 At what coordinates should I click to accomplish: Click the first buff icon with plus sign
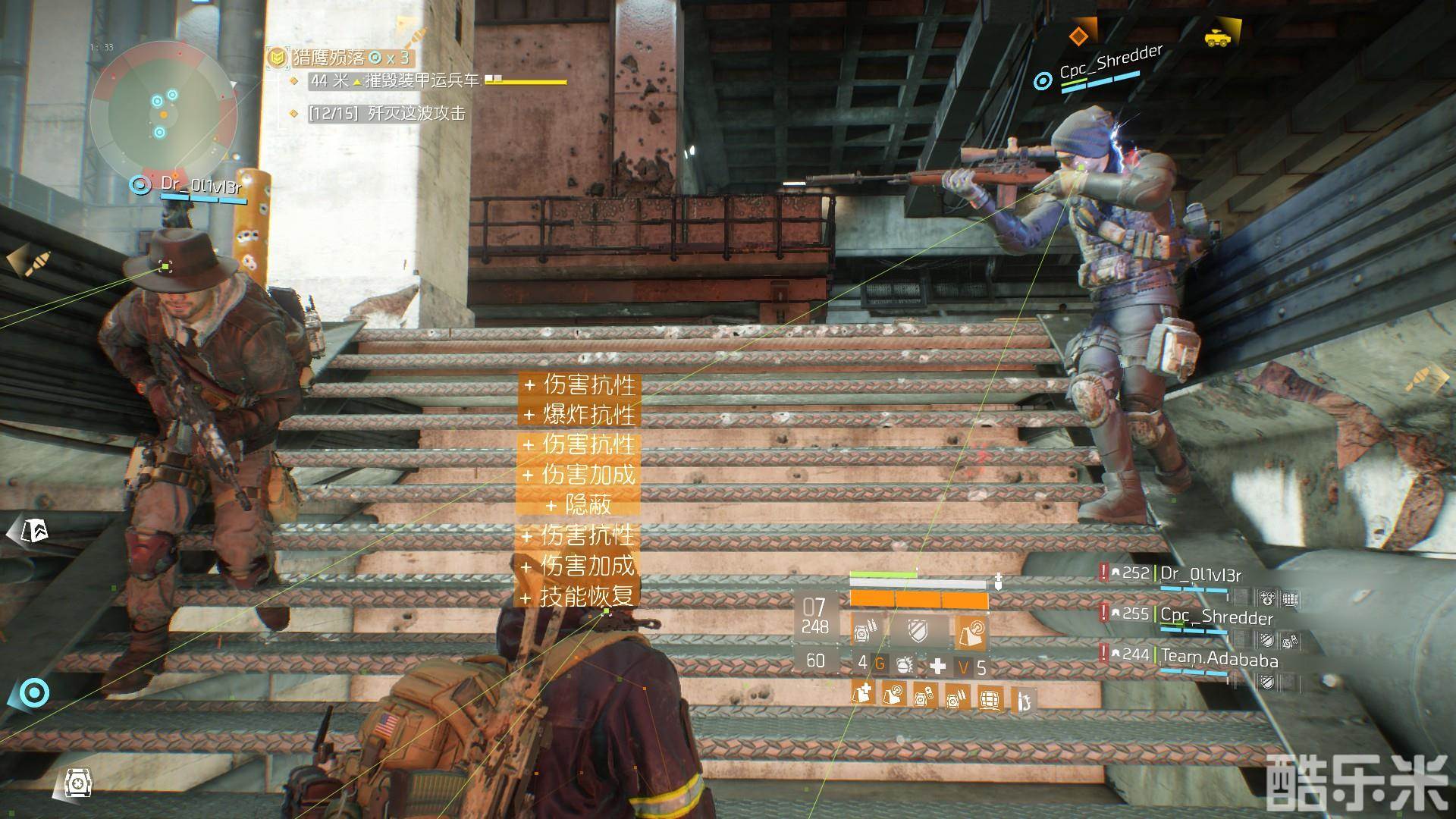(x=861, y=695)
